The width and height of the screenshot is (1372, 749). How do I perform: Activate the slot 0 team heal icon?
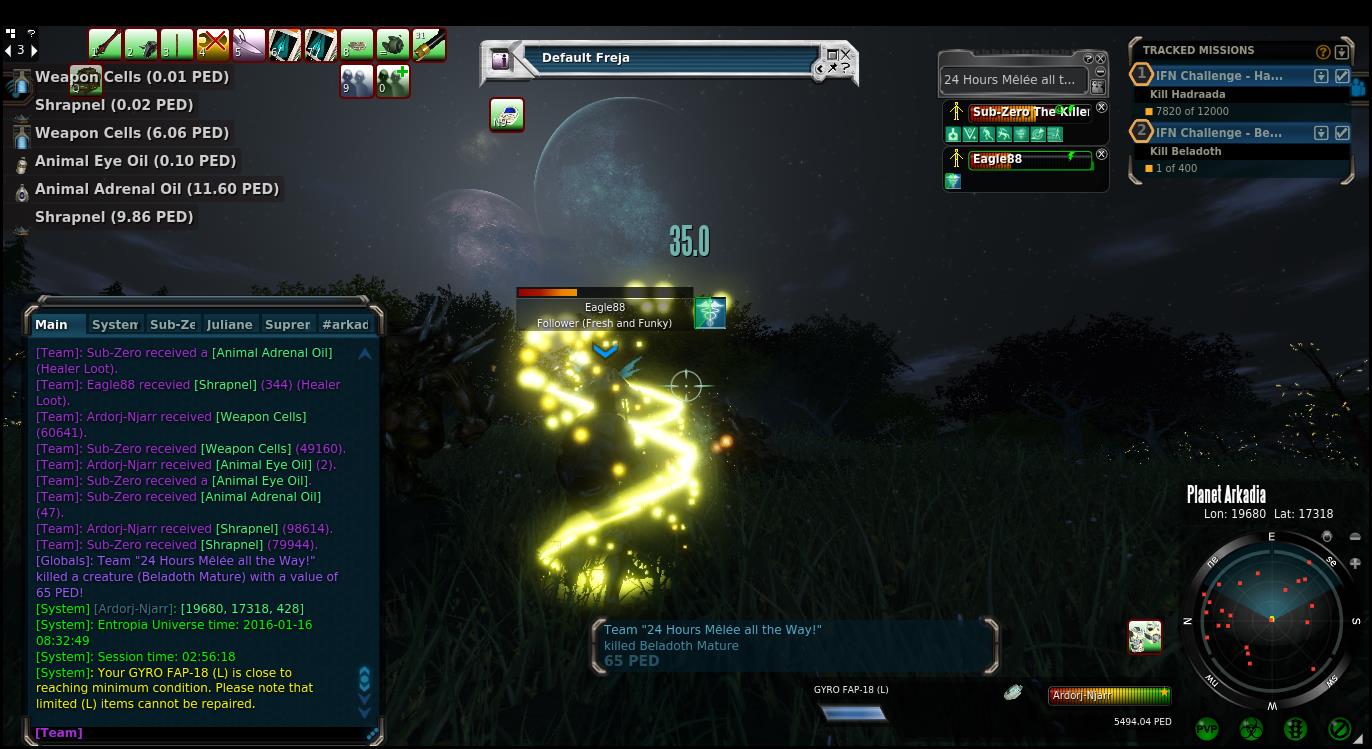point(392,80)
